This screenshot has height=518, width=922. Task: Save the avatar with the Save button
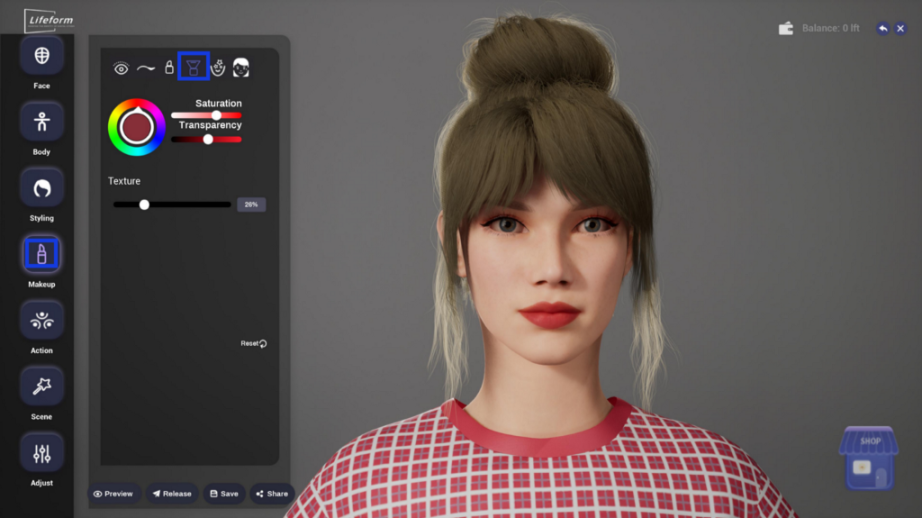click(225, 494)
